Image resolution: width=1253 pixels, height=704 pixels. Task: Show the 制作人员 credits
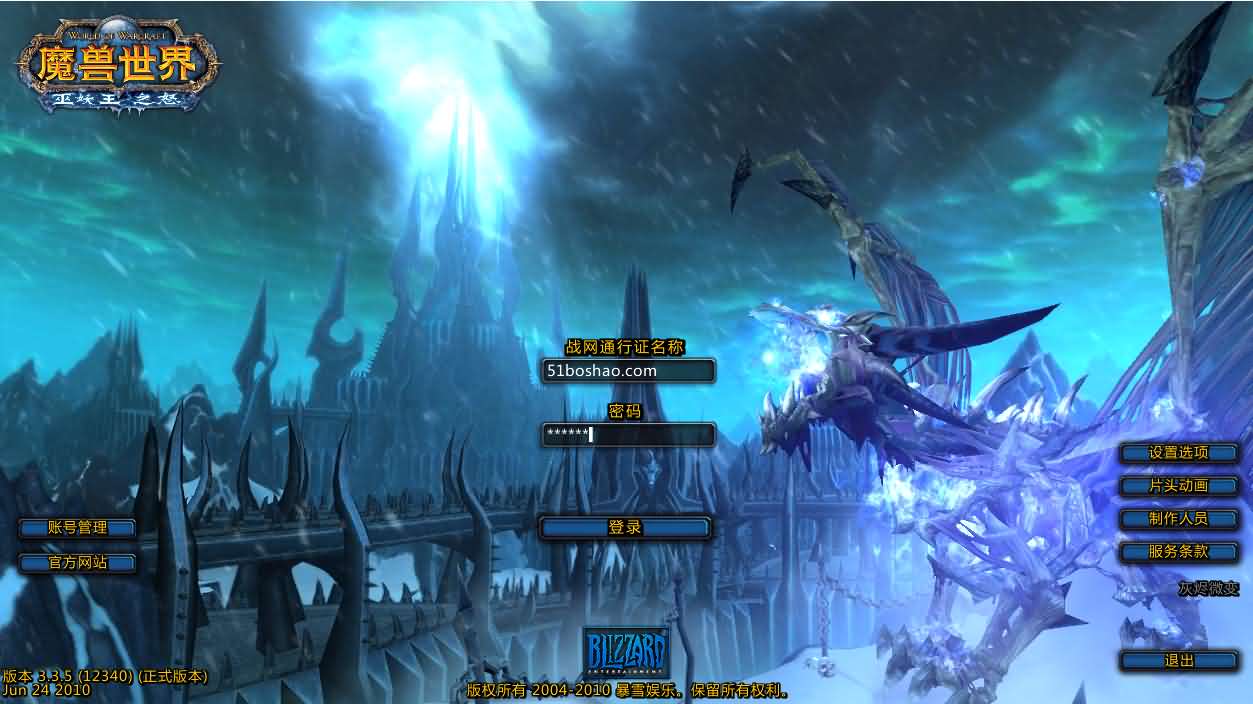pos(1179,518)
